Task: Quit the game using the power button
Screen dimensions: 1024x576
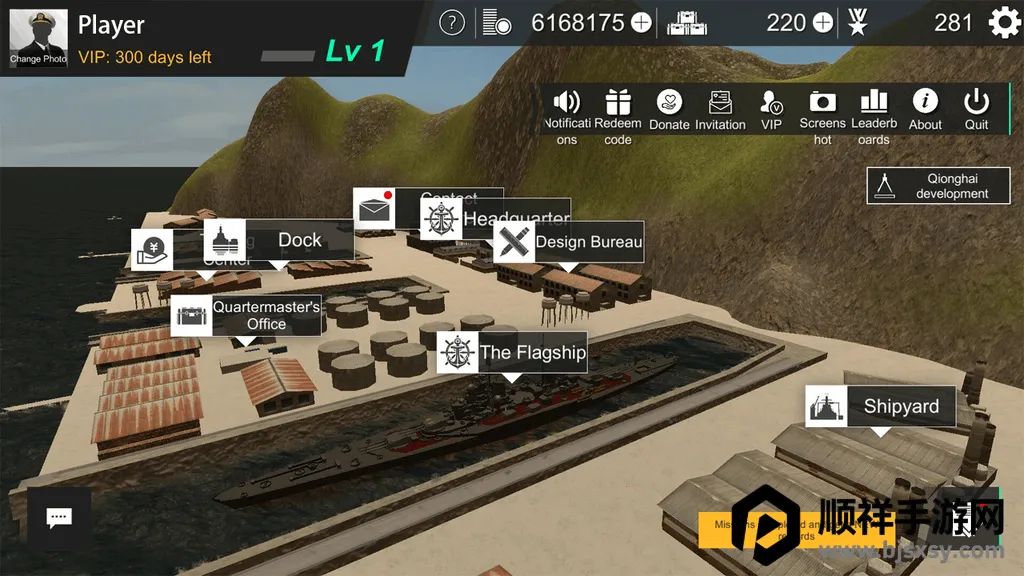Action: 976,110
